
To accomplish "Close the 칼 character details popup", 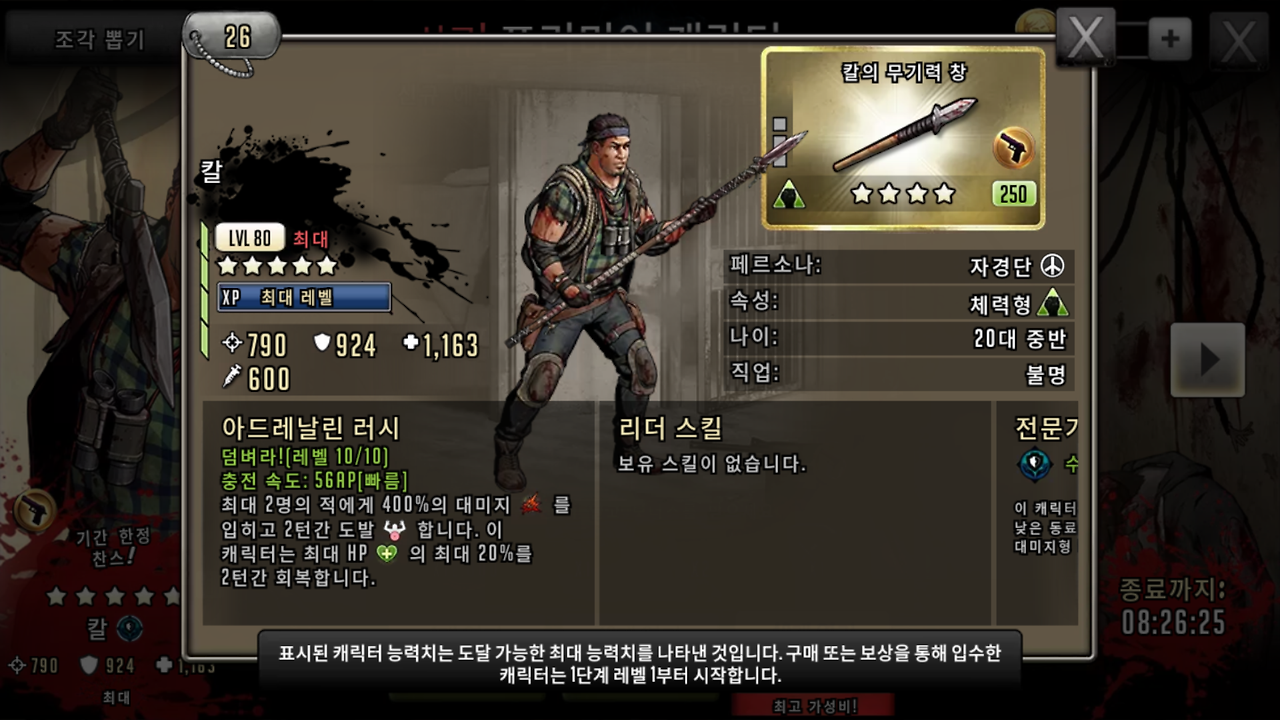I will click(1086, 40).
